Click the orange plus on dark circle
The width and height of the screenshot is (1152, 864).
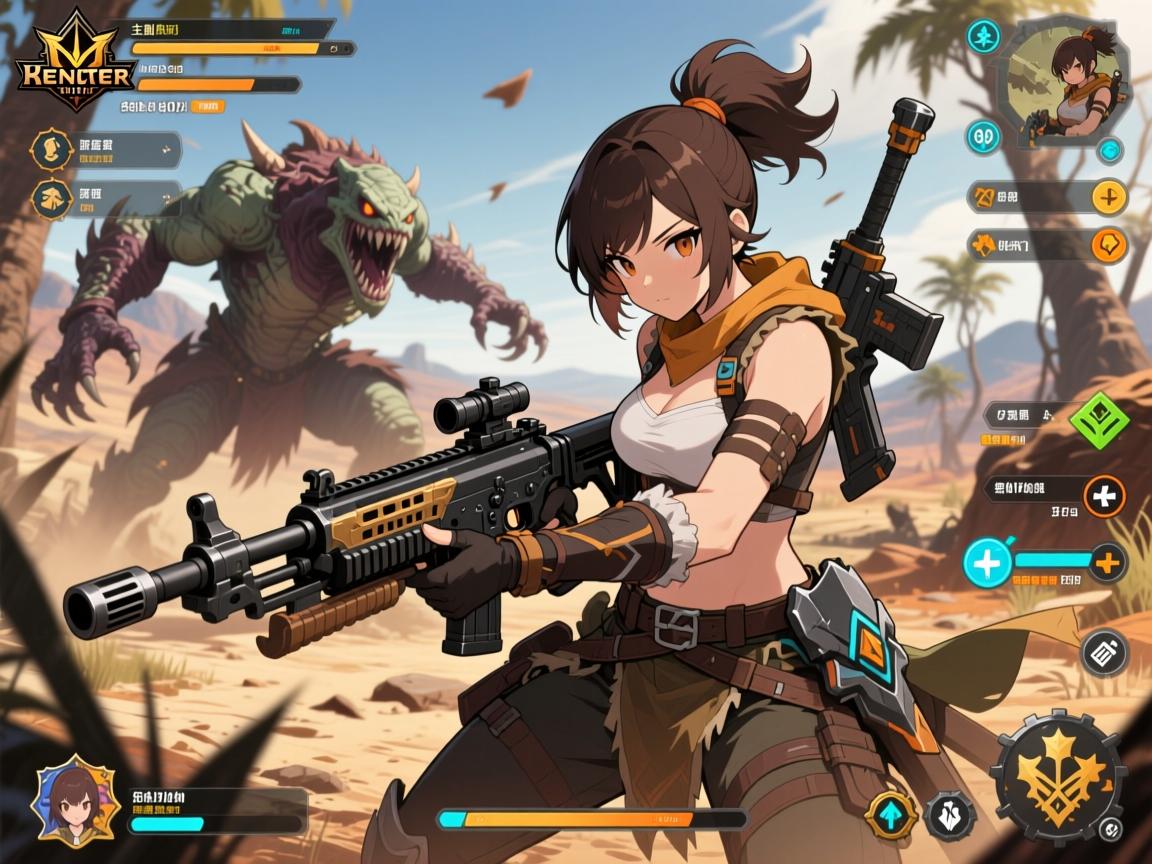[1107, 562]
